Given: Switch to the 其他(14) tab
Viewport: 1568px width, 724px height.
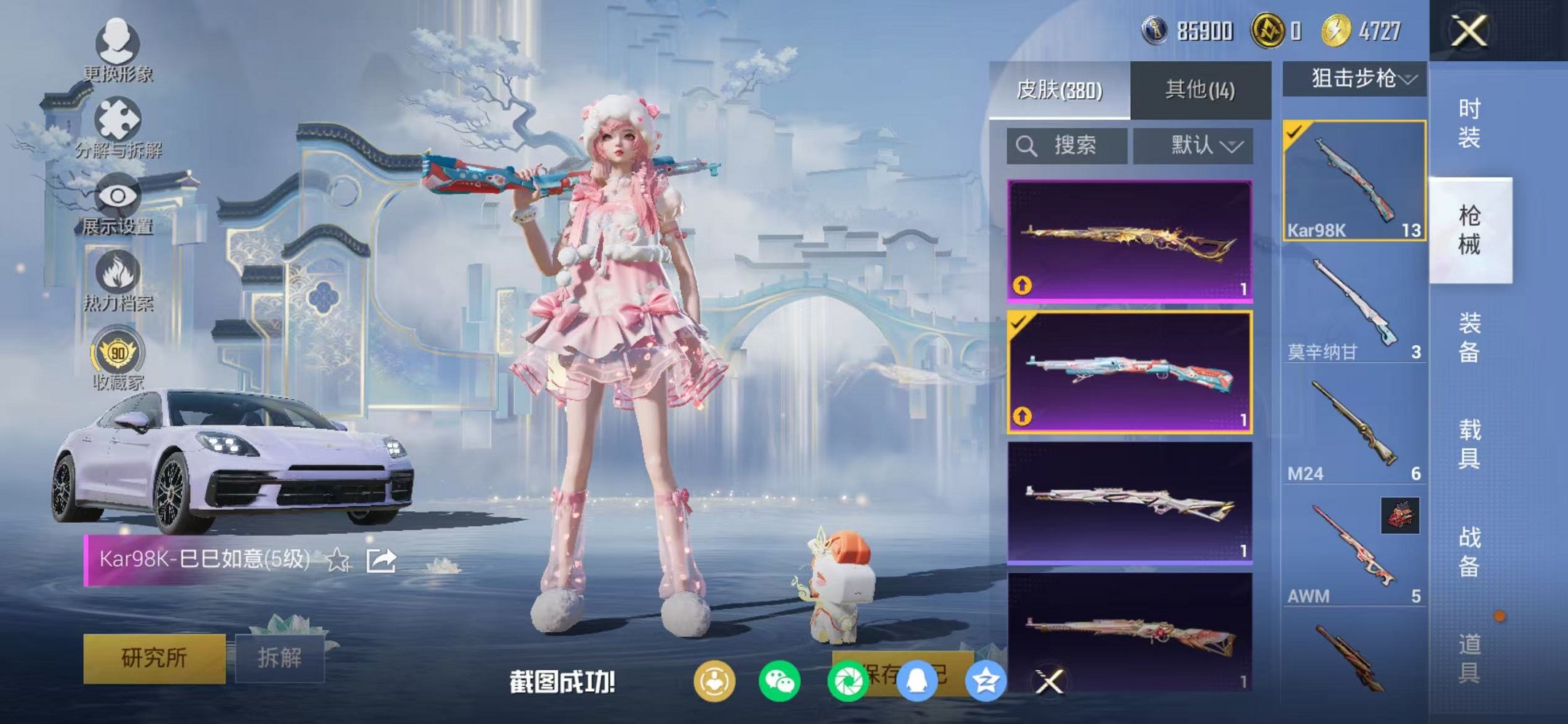Looking at the screenshot, I should click(1199, 87).
